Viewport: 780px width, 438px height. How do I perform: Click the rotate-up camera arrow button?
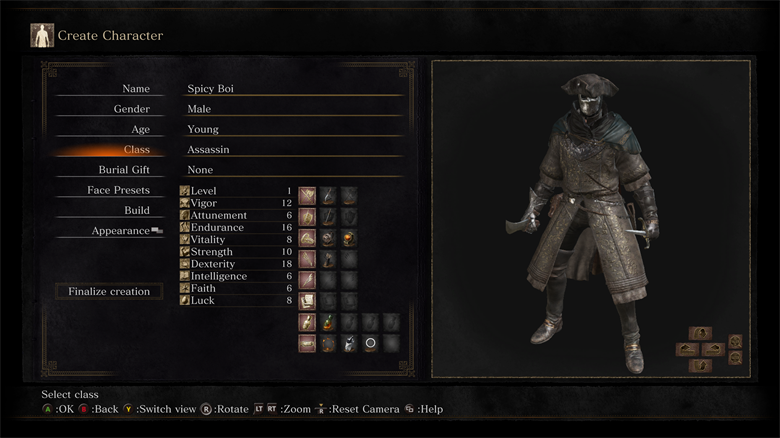700,333
